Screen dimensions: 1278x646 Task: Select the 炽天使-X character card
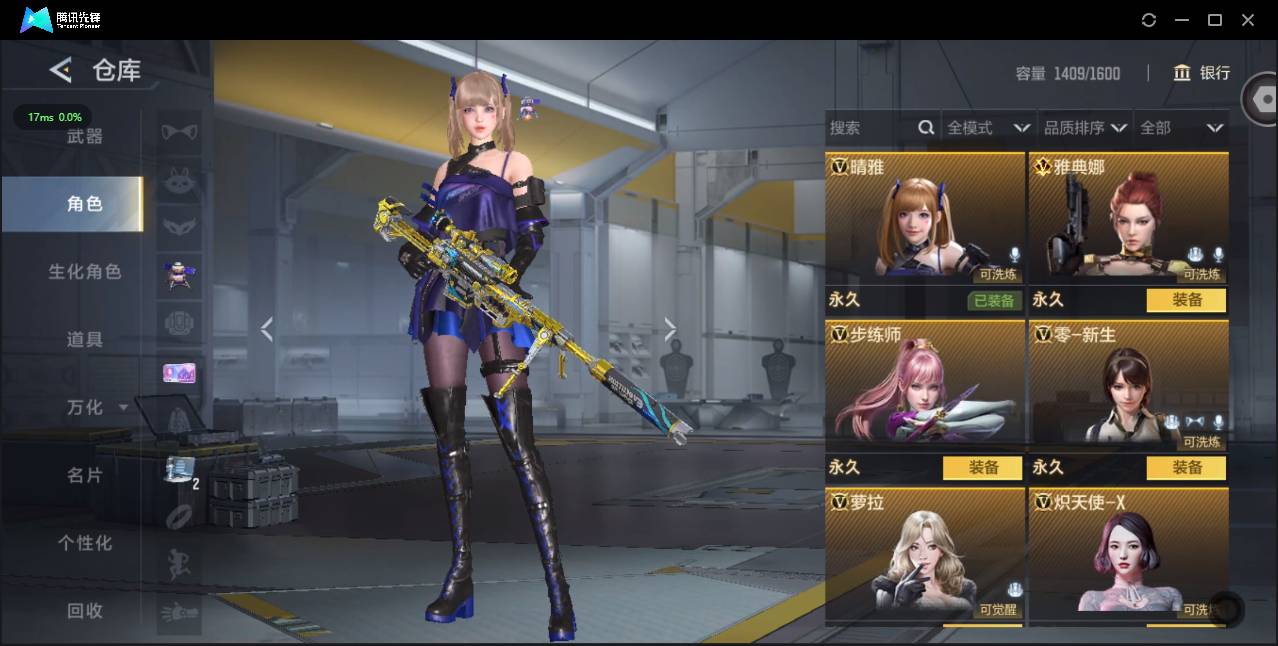click(1128, 555)
